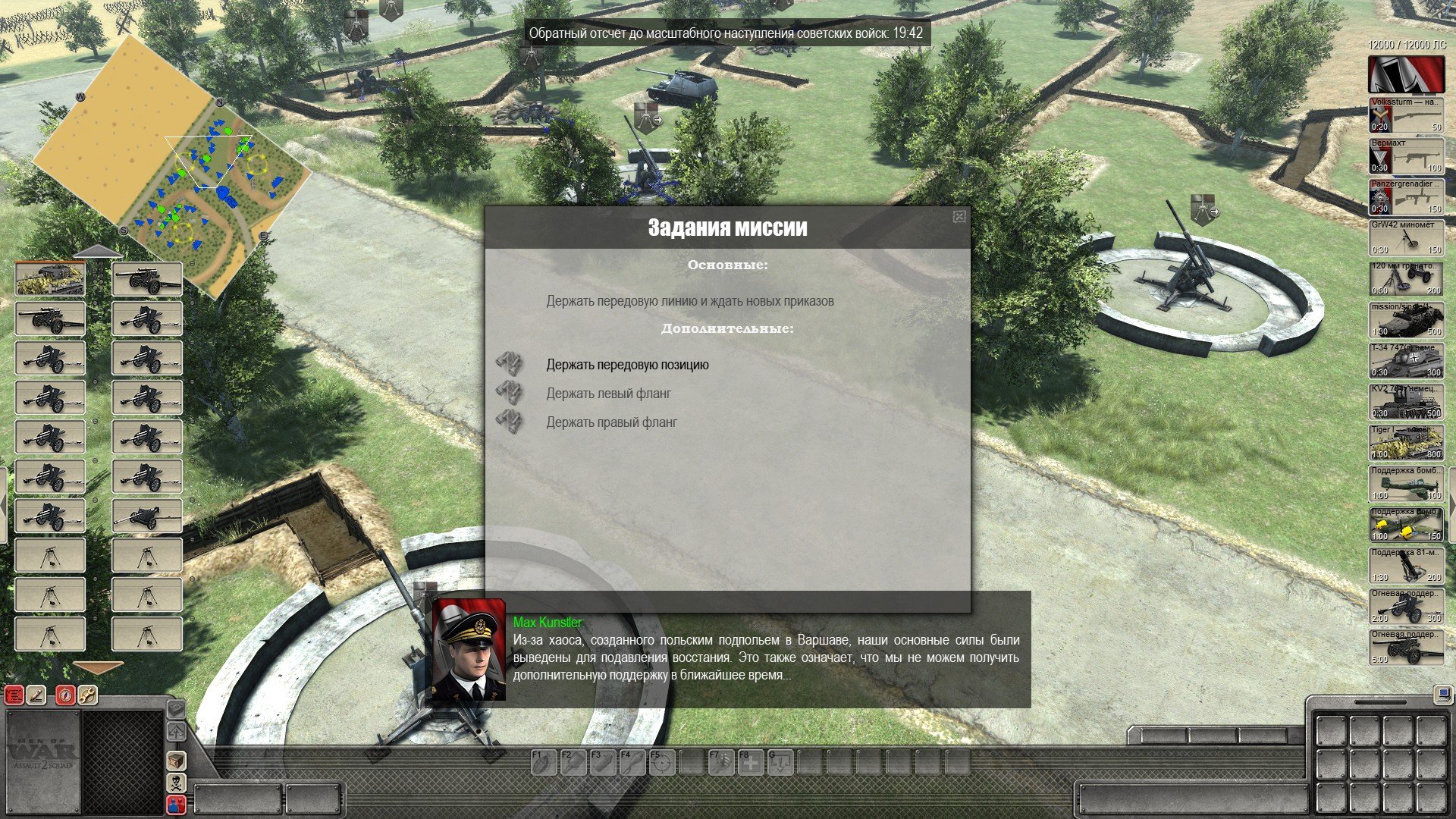The height and width of the screenshot is (819, 1456).
Task: Select objective "Держать левый фланг"
Action: click(x=608, y=394)
